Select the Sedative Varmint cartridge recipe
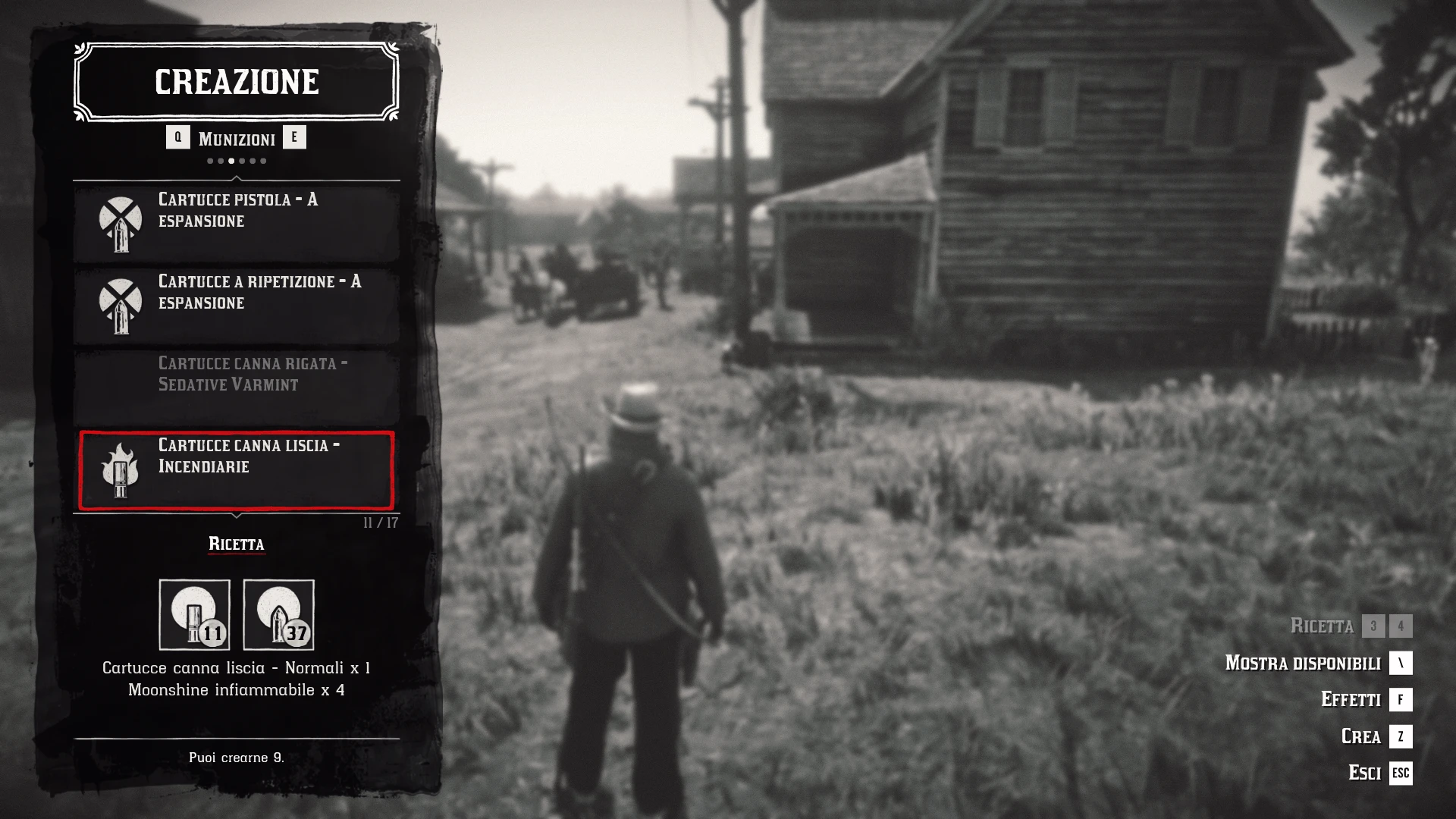 pyautogui.click(x=237, y=384)
